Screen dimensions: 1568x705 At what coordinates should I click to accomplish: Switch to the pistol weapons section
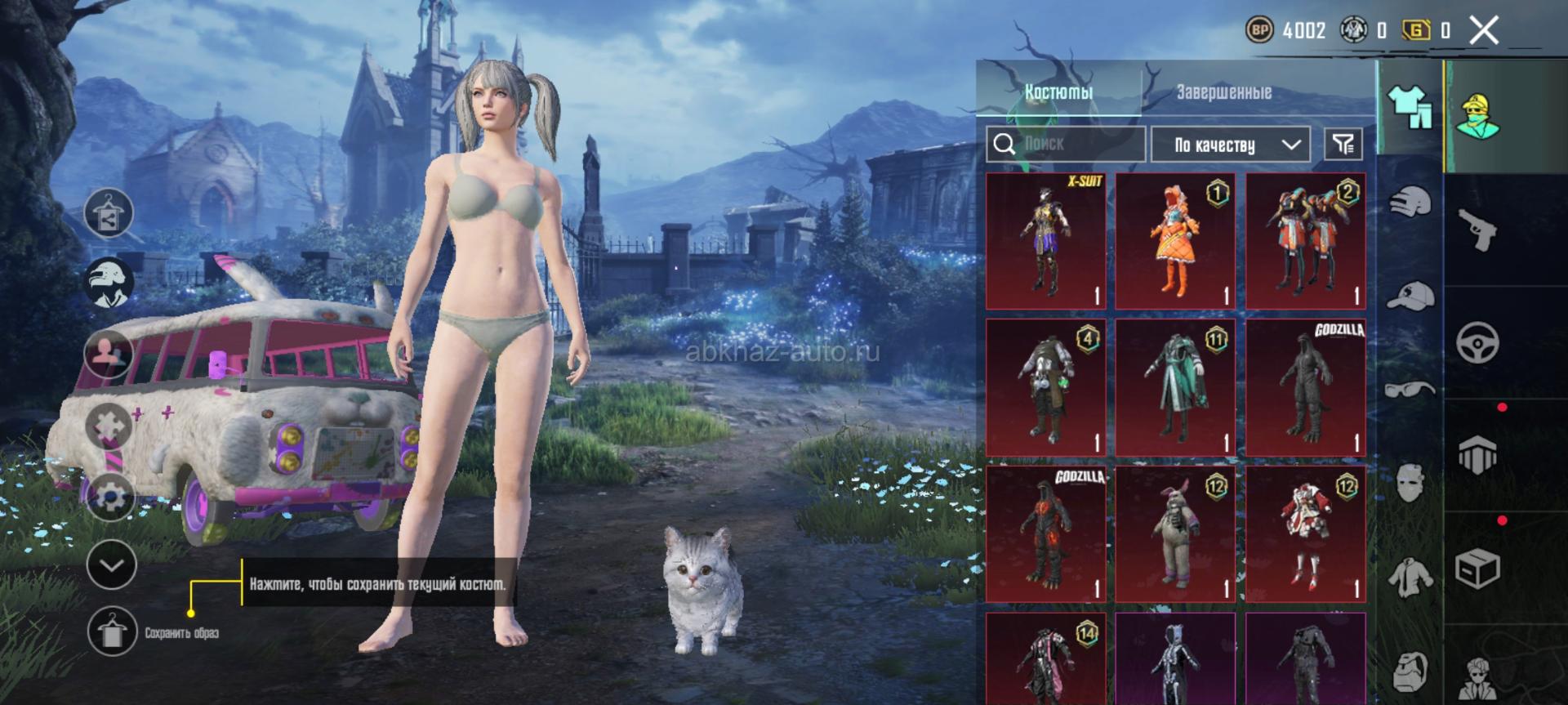[x=1477, y=230]
